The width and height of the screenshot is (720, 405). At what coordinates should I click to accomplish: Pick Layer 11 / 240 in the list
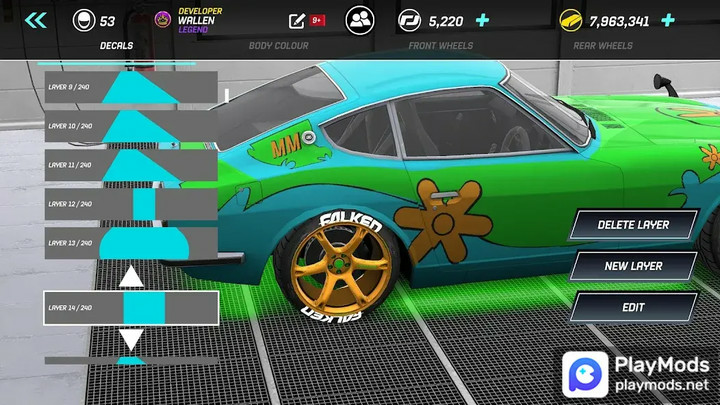pos(131,165)
